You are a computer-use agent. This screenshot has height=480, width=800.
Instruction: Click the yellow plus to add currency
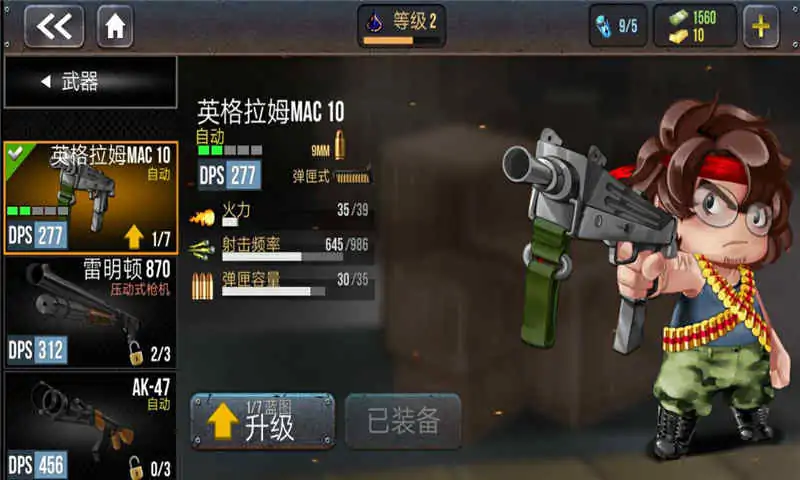pos(762,26)
